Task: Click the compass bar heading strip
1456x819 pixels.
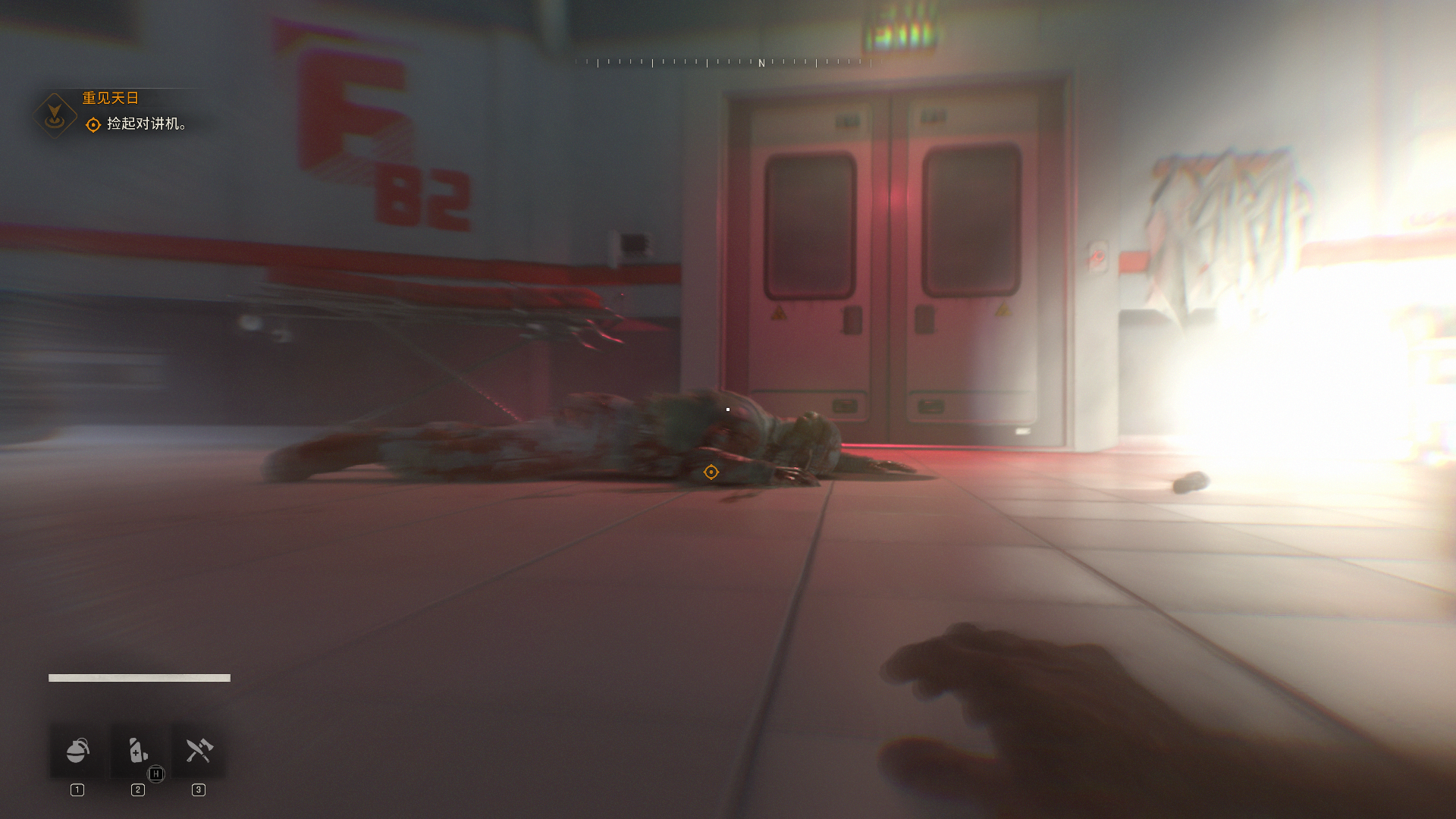Action: tap(728, 63)
